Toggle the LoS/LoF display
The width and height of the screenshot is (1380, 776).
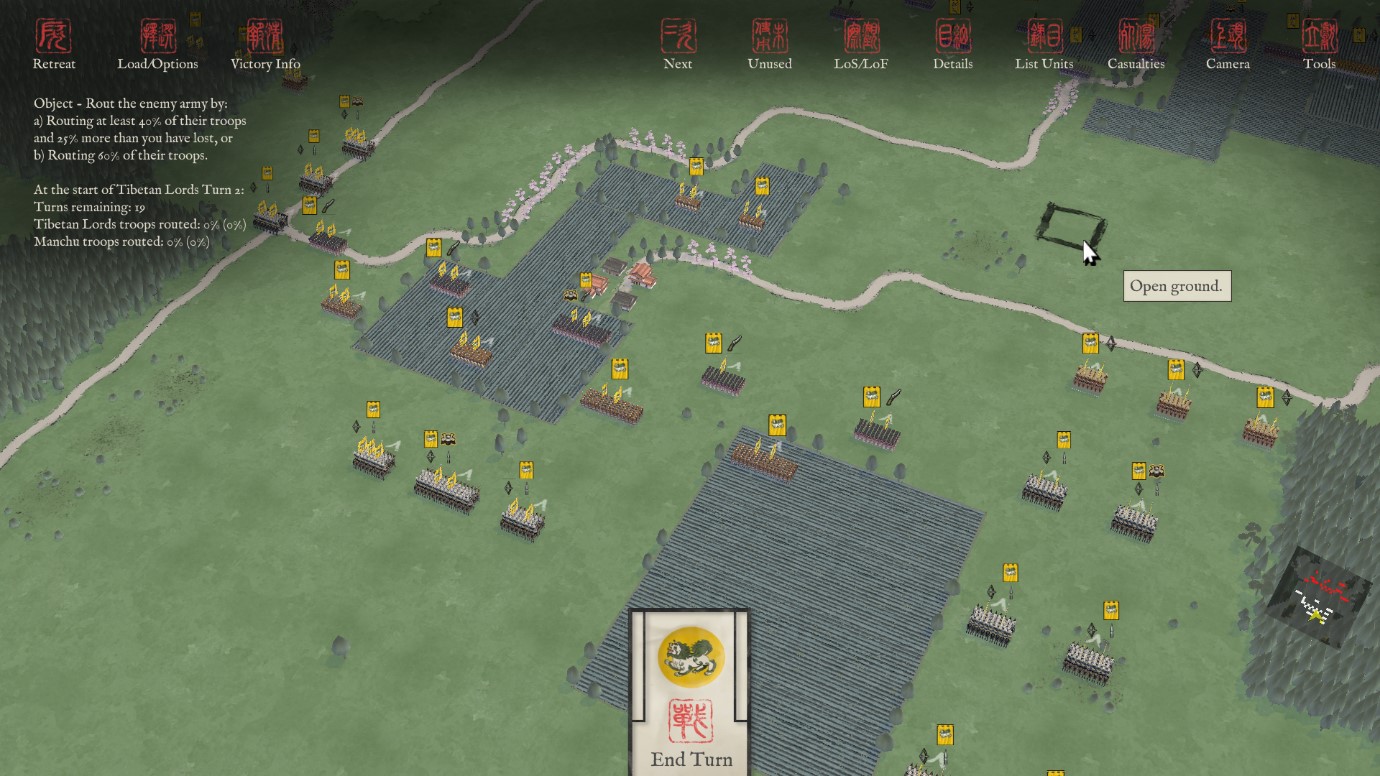coord(861,44)
